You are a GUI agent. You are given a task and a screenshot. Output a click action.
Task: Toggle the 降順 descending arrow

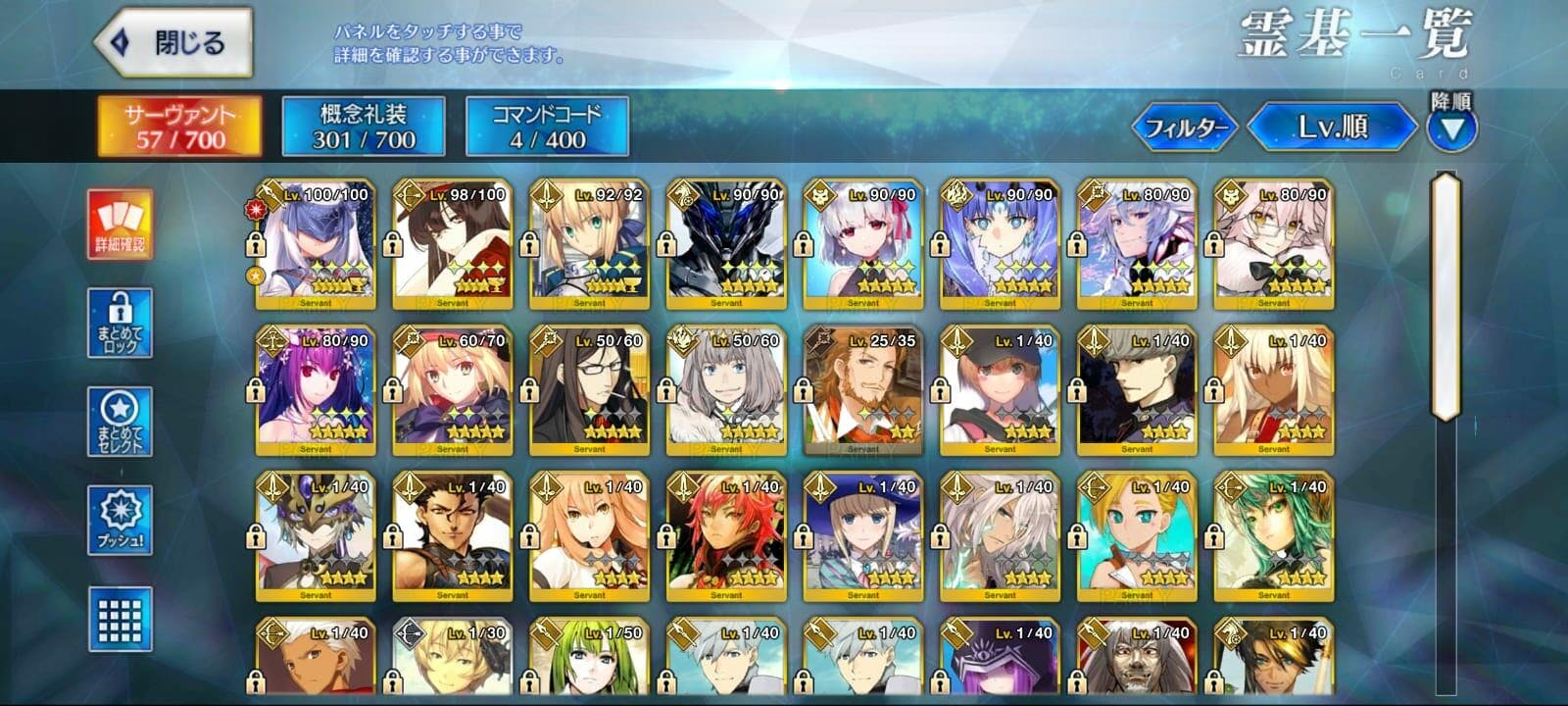click(x=1450, y=128)
